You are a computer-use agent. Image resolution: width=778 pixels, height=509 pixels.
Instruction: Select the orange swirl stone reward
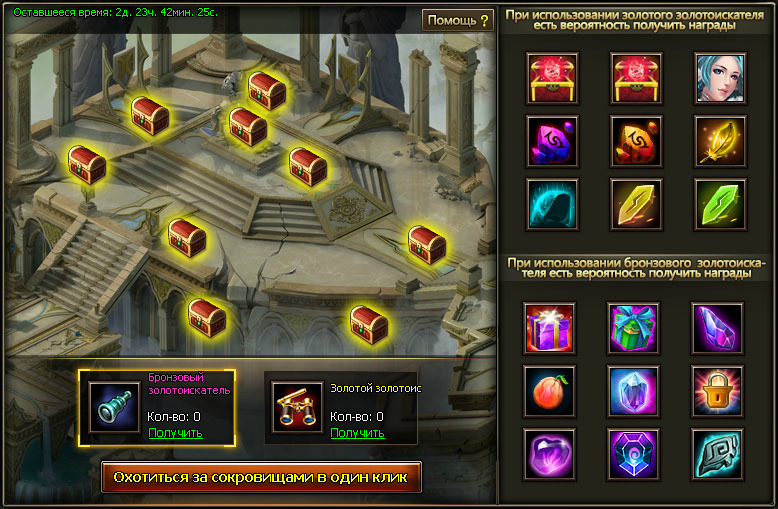pyautogui.click(x=634, y=141)
